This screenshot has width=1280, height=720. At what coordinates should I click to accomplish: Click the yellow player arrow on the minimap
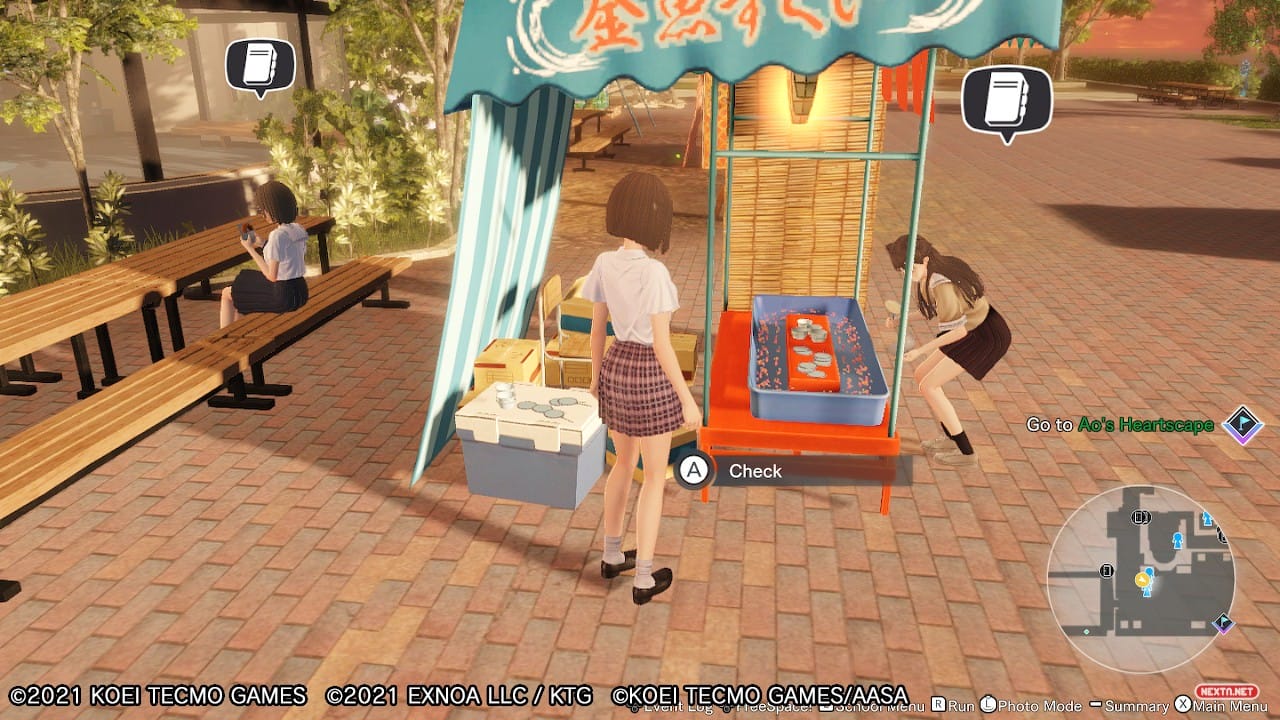1142,580
